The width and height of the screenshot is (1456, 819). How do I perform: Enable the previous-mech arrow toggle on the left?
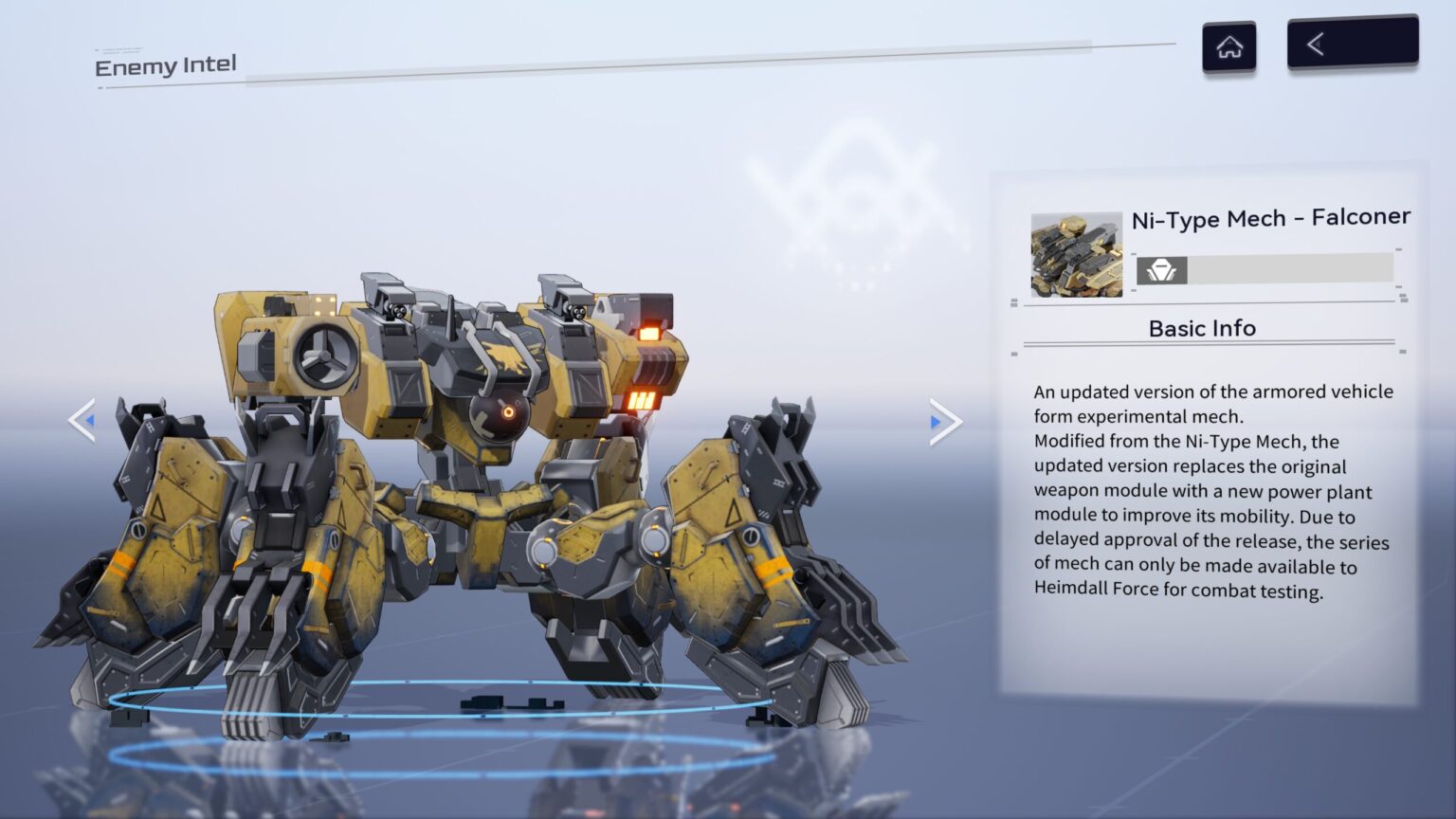pyautogui.click(x=82, y=421)
